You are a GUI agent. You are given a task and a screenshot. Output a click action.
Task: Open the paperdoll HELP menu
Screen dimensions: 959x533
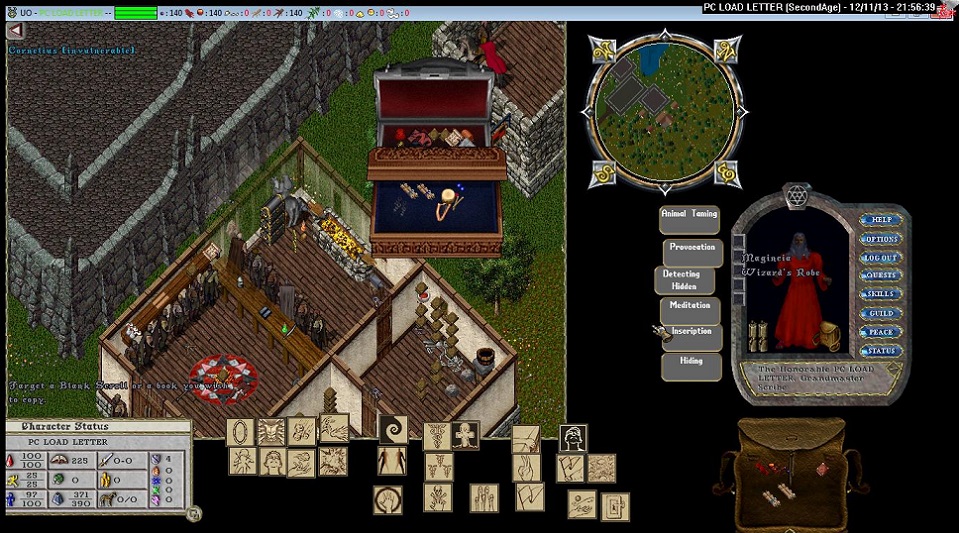880,220
